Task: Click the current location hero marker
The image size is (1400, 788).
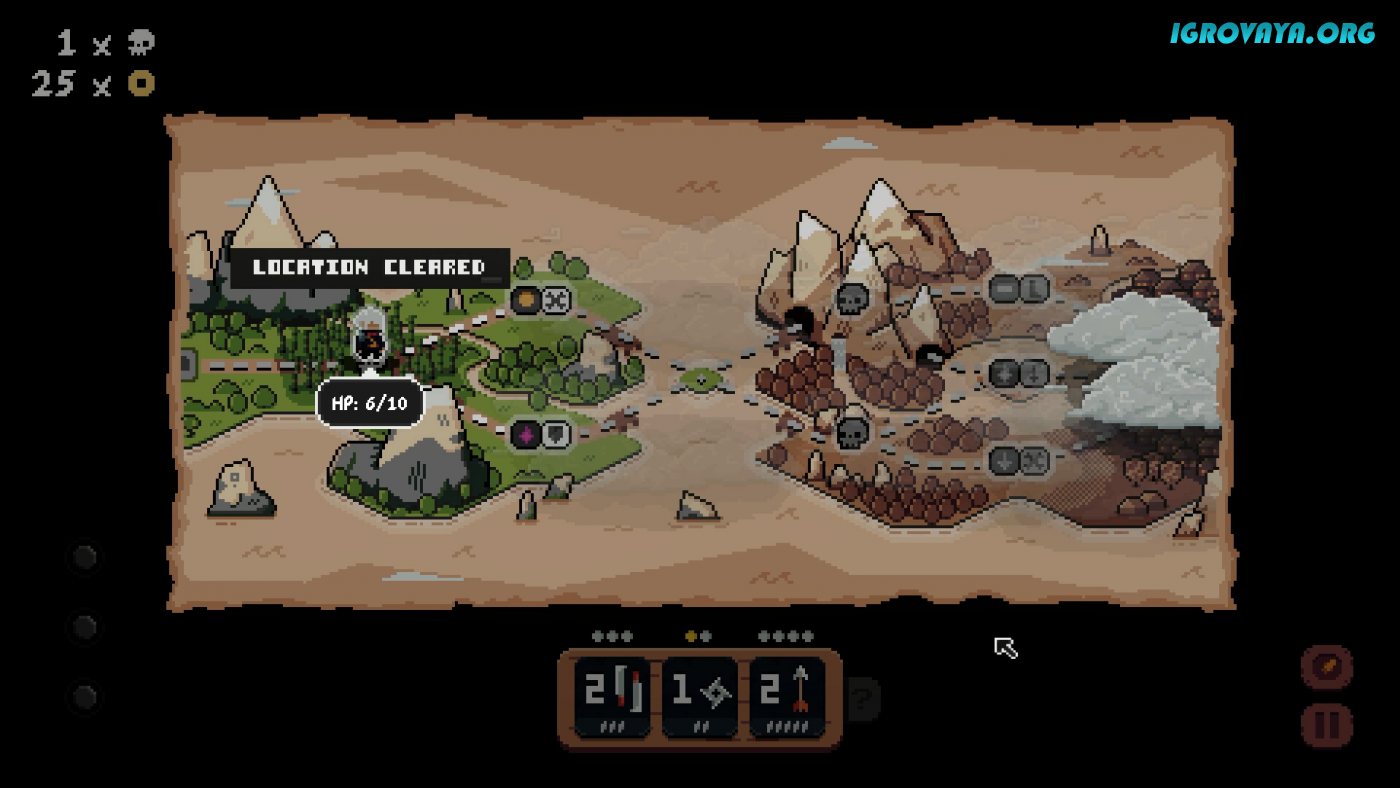Action: [x=369, y=338]
